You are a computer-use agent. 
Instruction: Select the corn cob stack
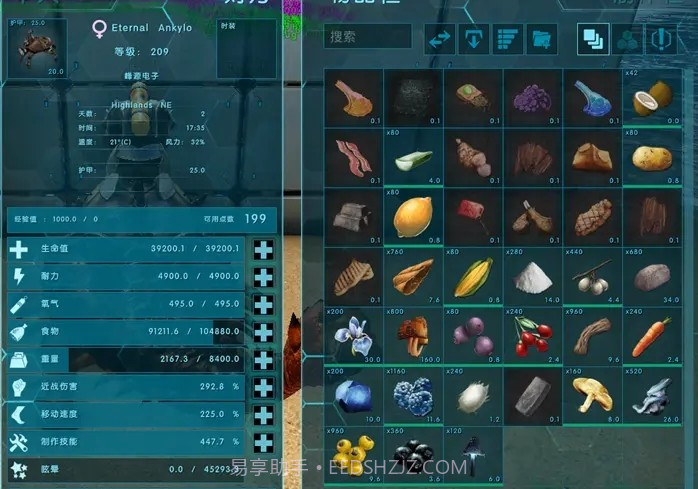472,277
